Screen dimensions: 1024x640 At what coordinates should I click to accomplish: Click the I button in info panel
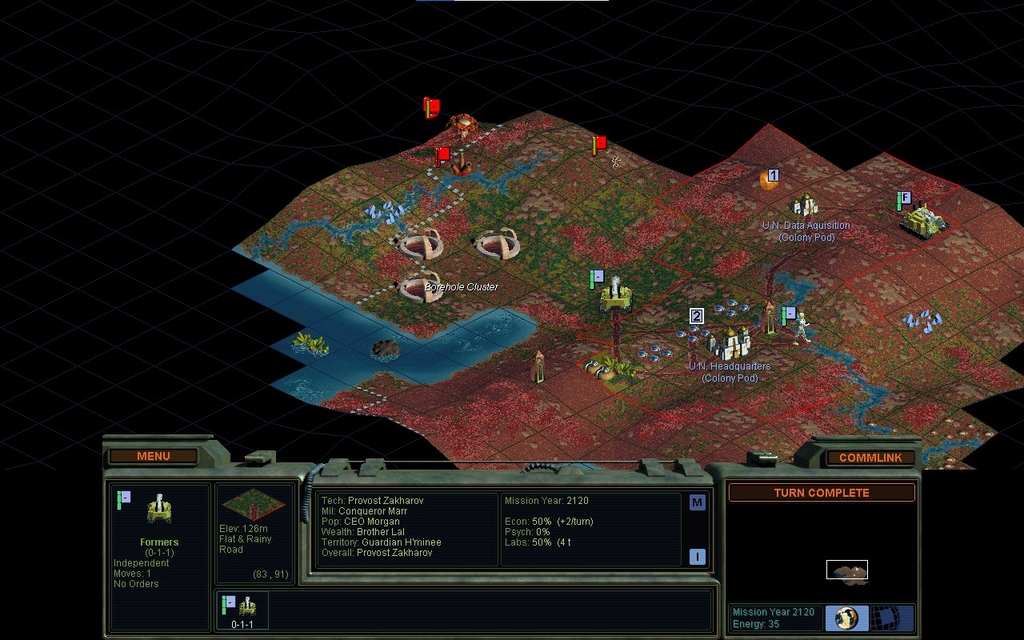tap(697, 557)
